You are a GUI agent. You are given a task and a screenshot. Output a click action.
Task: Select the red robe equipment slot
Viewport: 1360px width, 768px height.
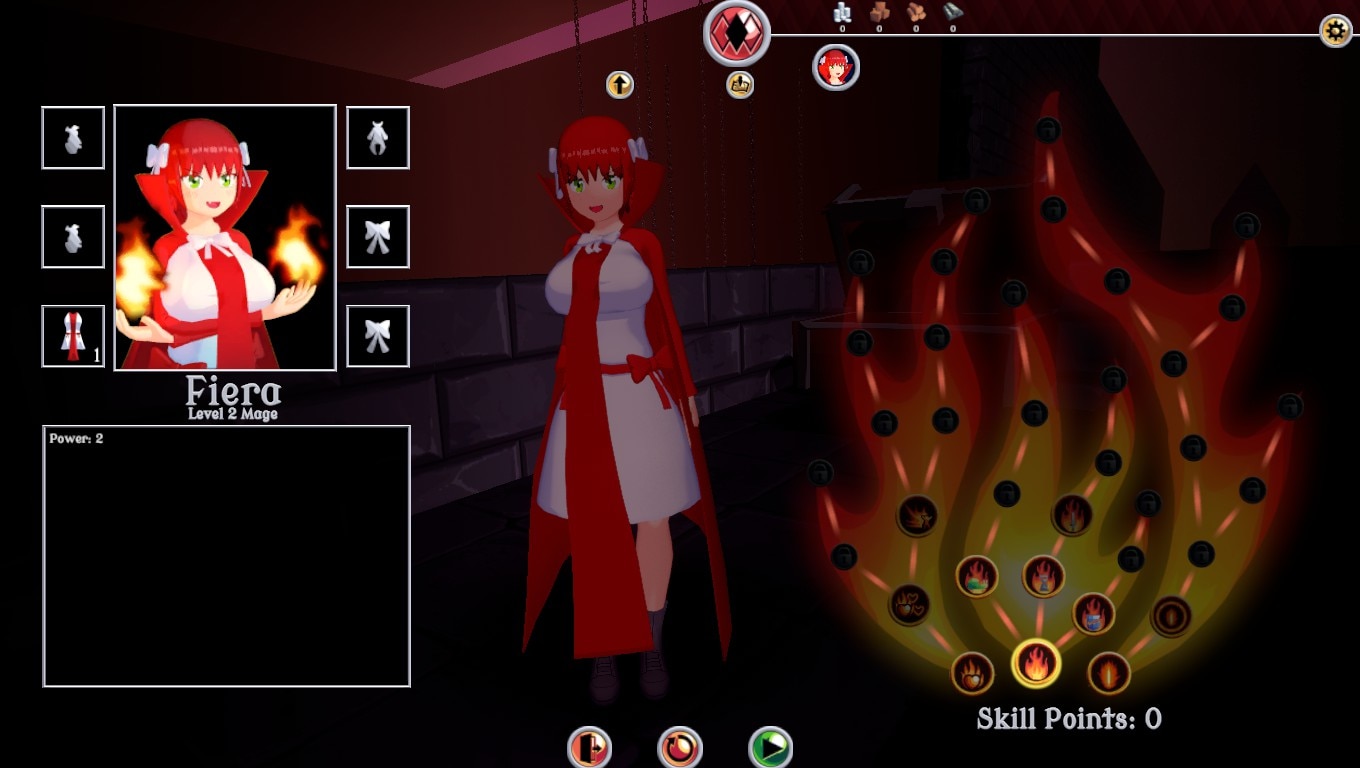tap(73, 336)
